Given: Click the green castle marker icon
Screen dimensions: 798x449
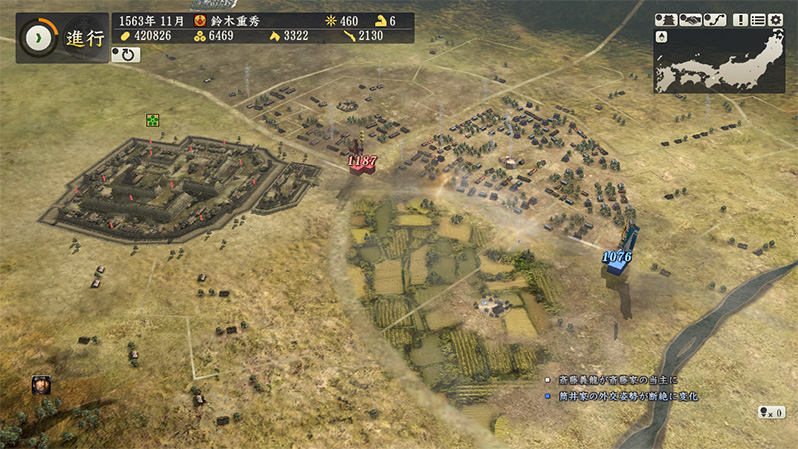Looking at the screenshot, I should click(x=152, y=120).
